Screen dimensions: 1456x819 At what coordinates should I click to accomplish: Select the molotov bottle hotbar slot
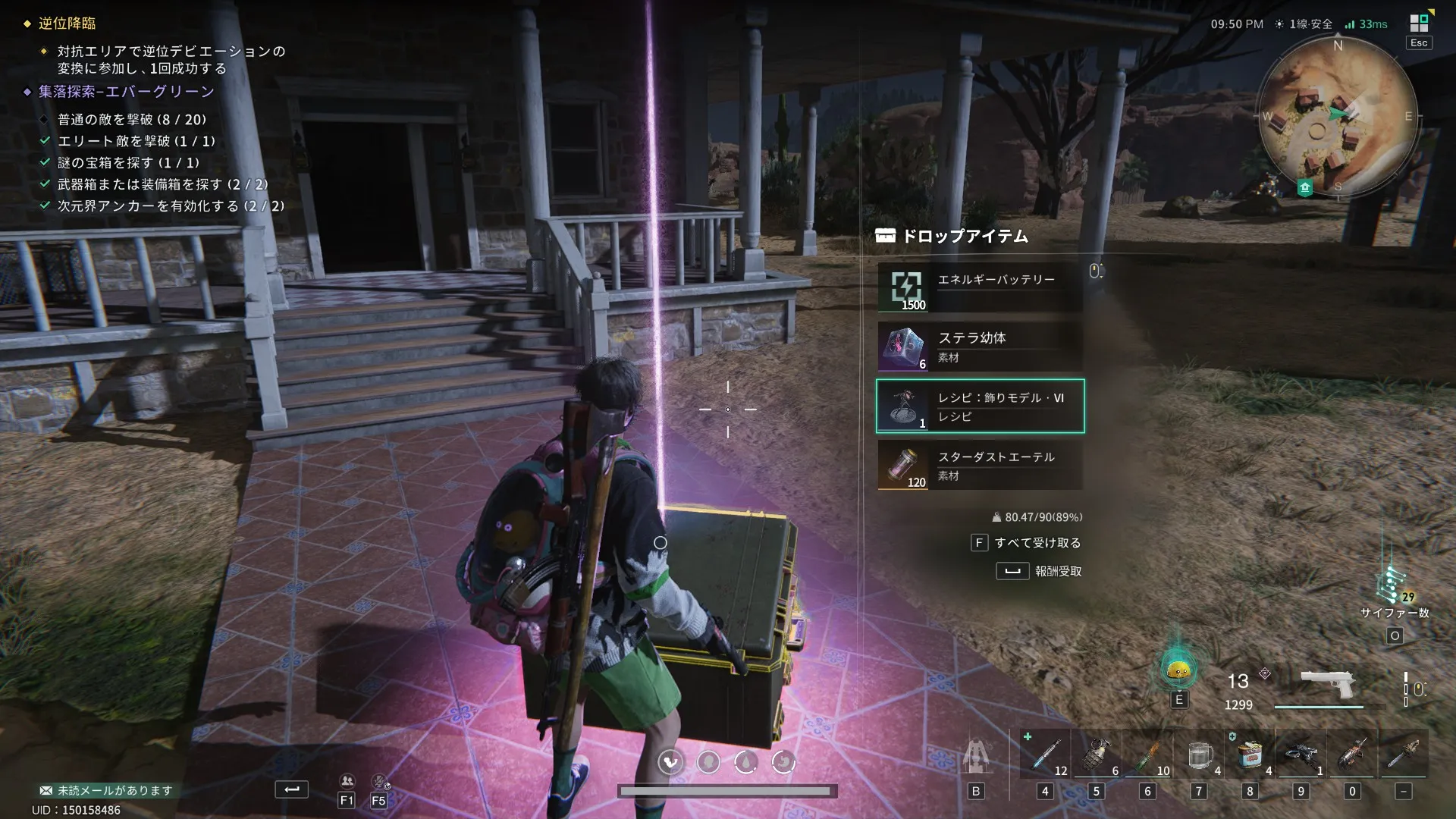click(1147, 755)
